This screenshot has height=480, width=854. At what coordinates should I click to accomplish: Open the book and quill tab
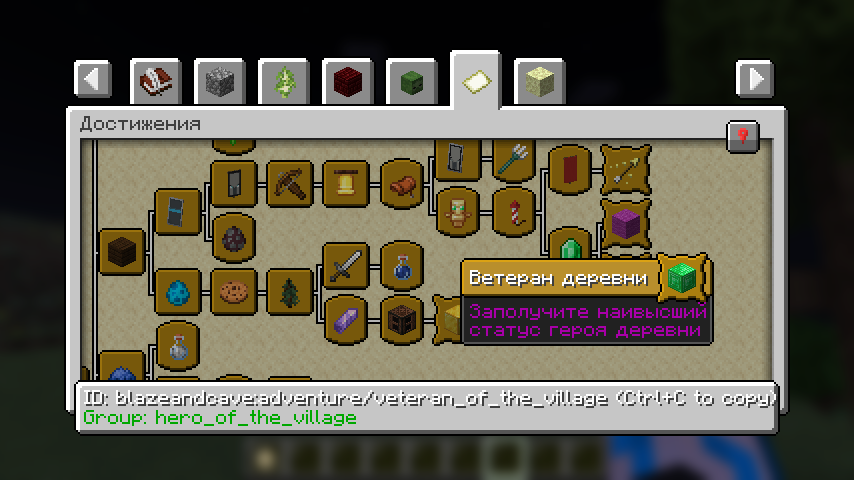tap(156, 81)
